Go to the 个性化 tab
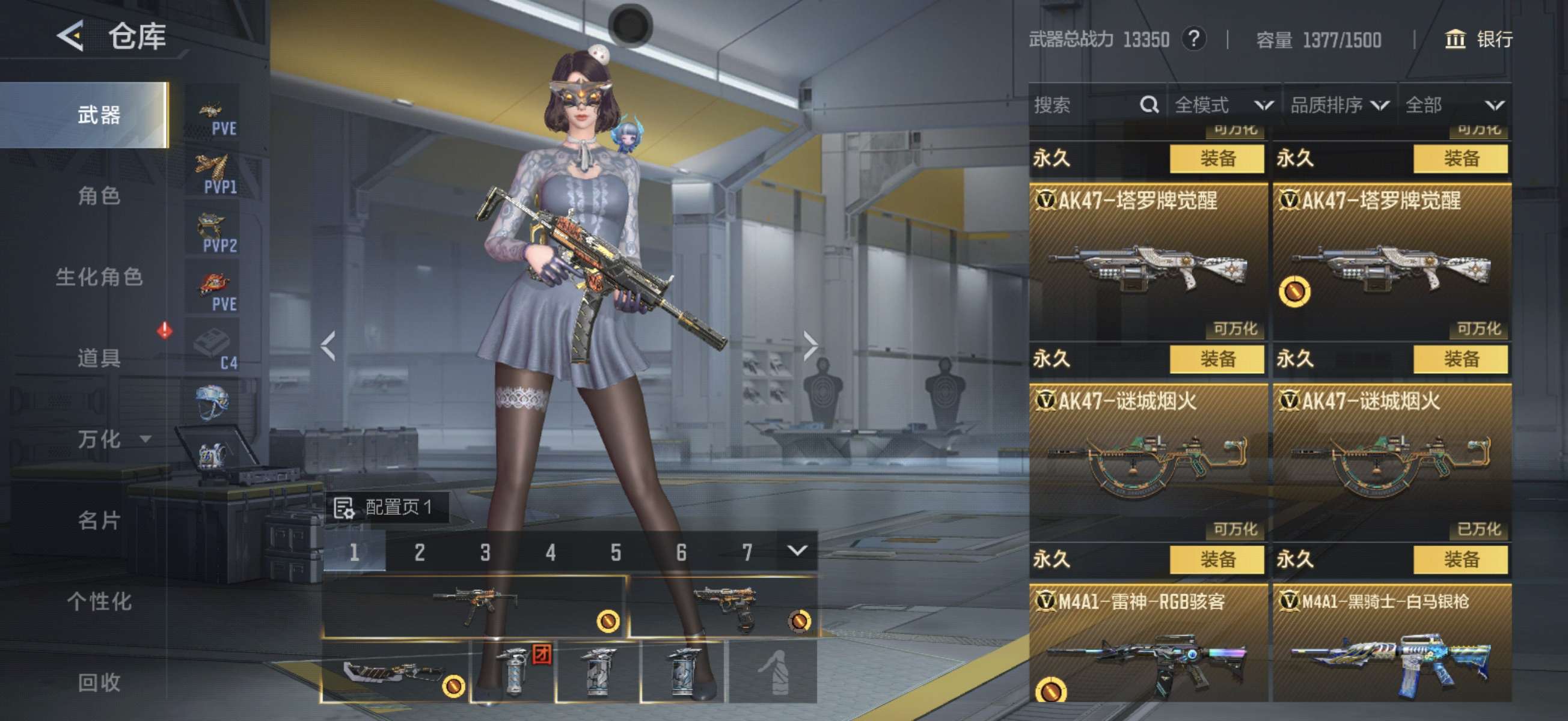This screenshot has height=721, width=1568. click(x=99, y=601)
